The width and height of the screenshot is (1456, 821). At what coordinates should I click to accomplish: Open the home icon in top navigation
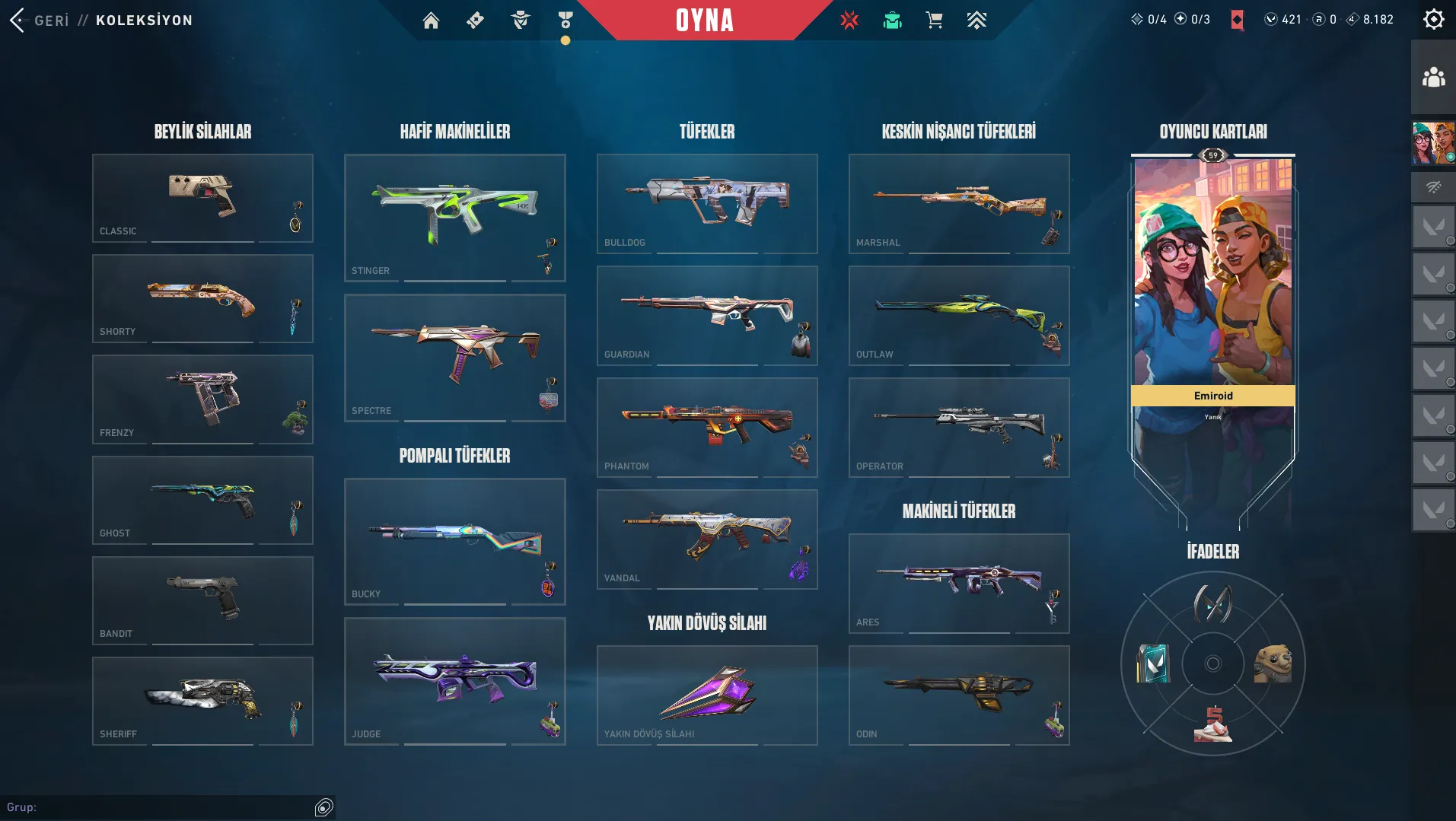(431, 20)
